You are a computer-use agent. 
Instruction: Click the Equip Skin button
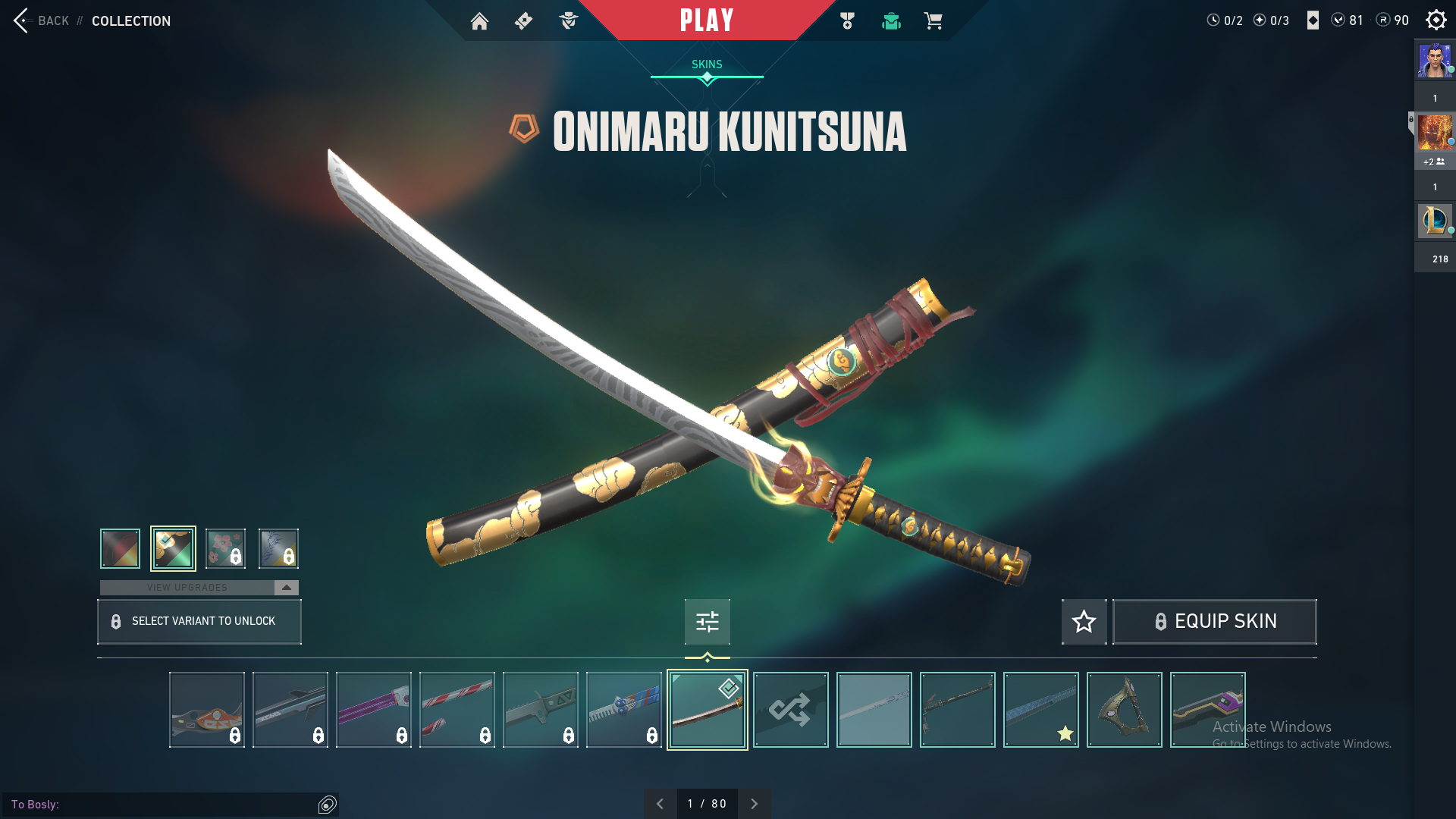pos(1214,622)
